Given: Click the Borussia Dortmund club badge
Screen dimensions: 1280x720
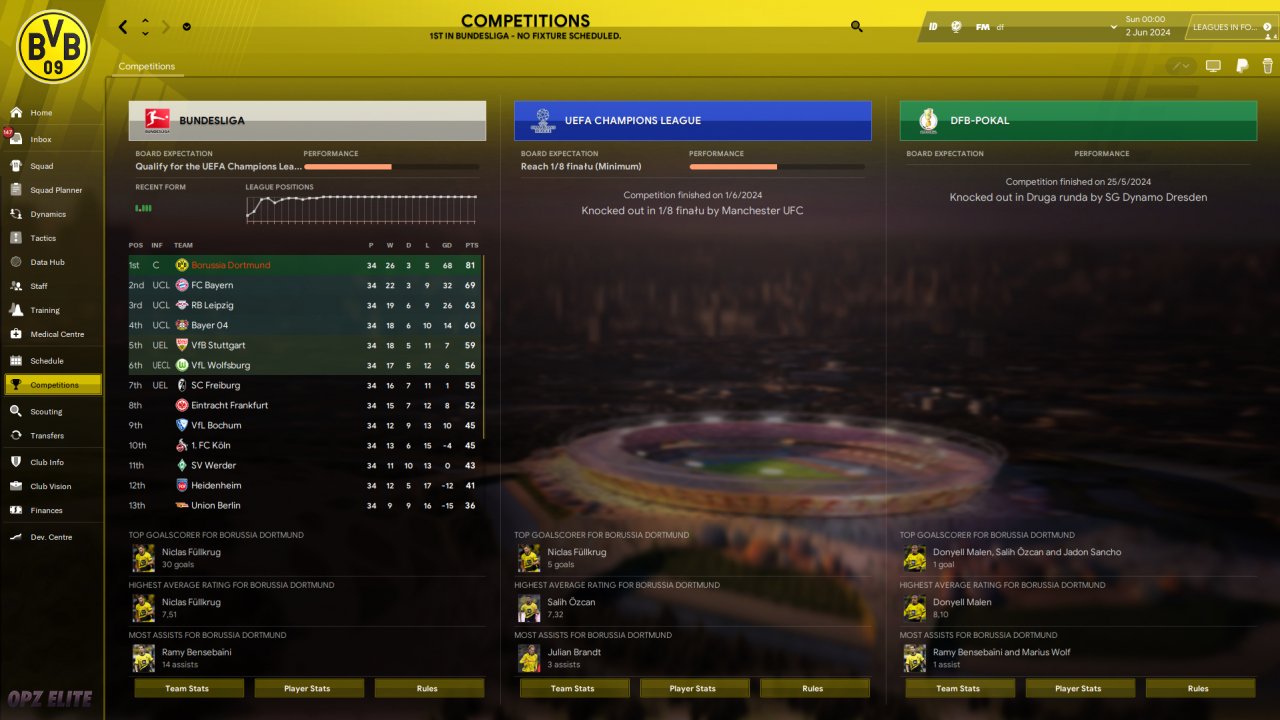Looking at the screenshot, I should pos(53,46).
